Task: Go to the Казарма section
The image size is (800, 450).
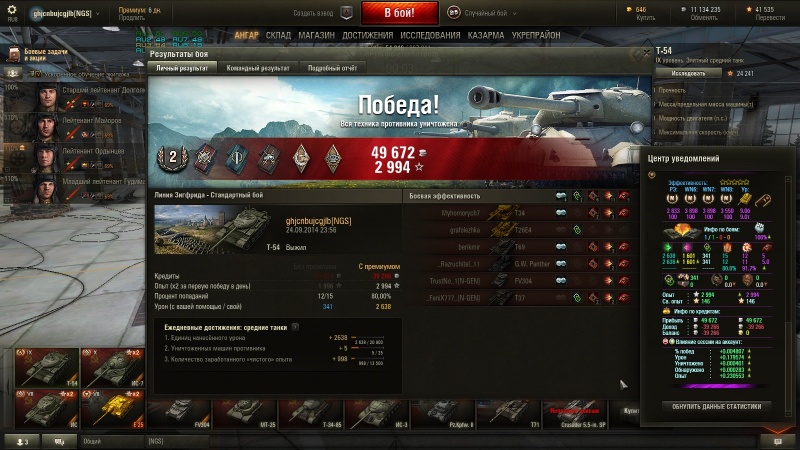Action: [x=486, y=35]
